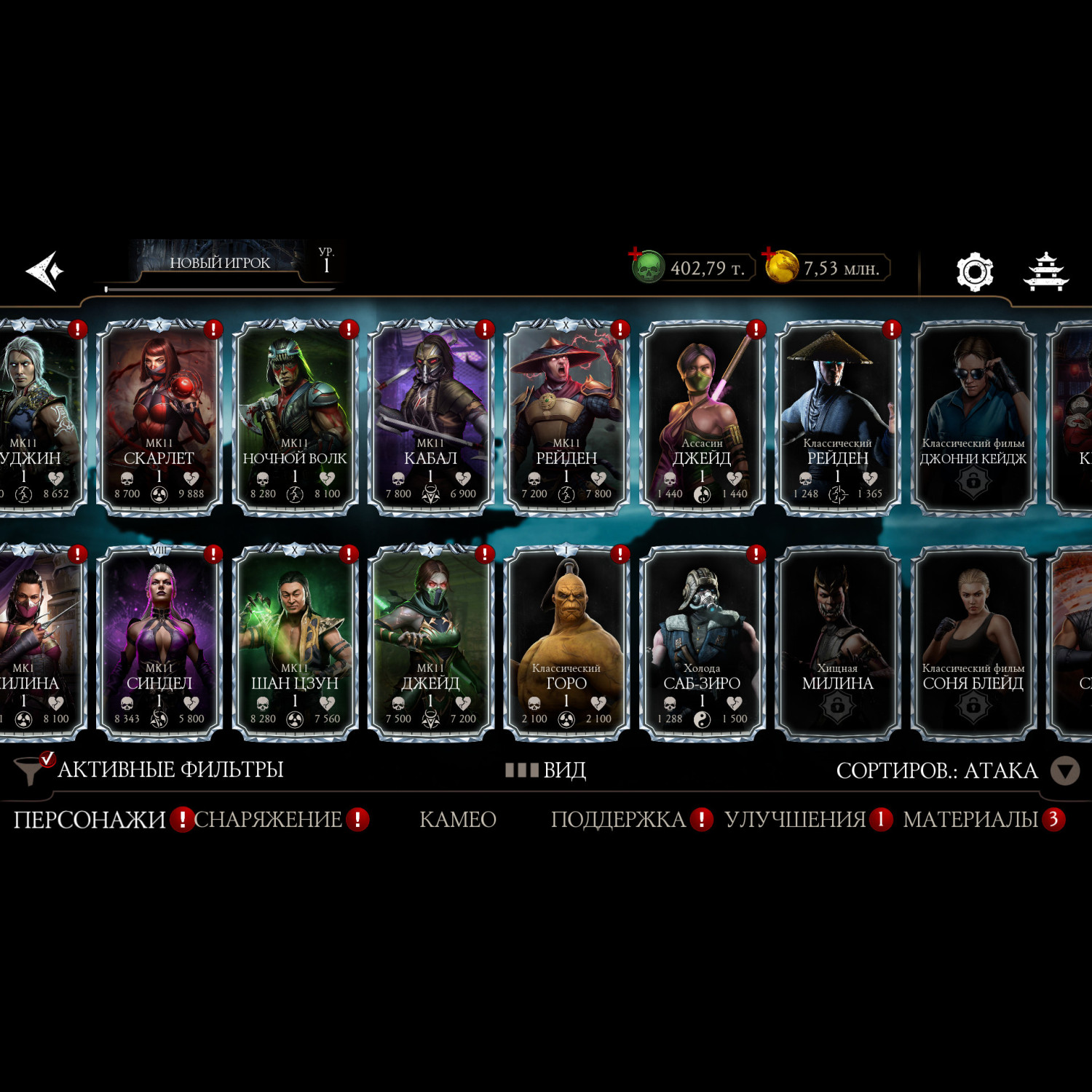The height and width of the screenshot is (1092, 1092).
Task: Toggle the Вид view layout
Action: click(546, 770)
